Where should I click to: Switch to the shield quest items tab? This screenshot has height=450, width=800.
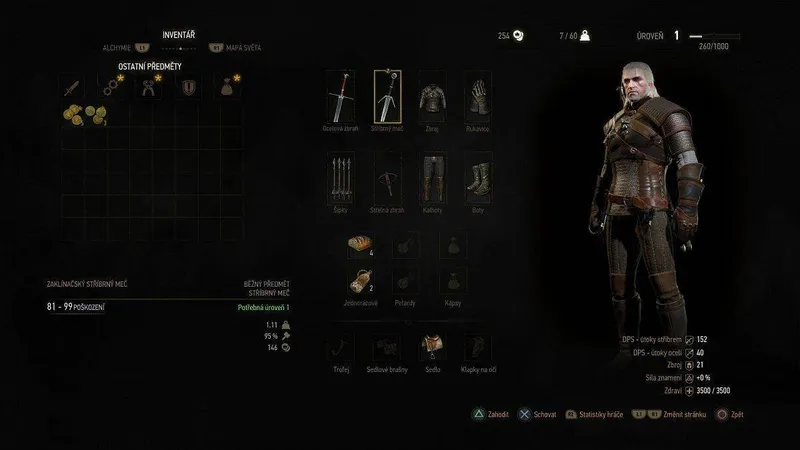coord(187,87)
